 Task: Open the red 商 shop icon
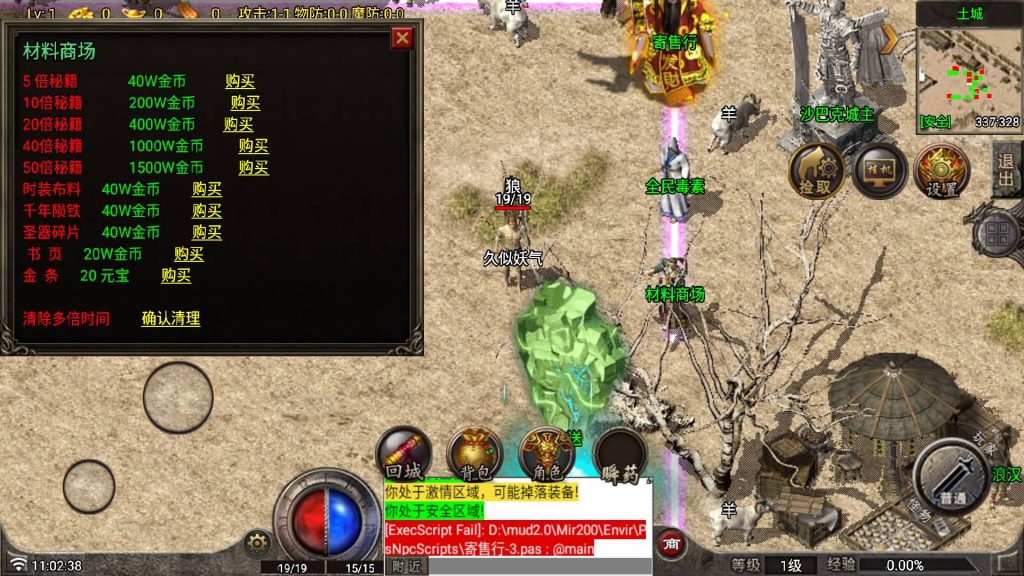pos(672,545)
